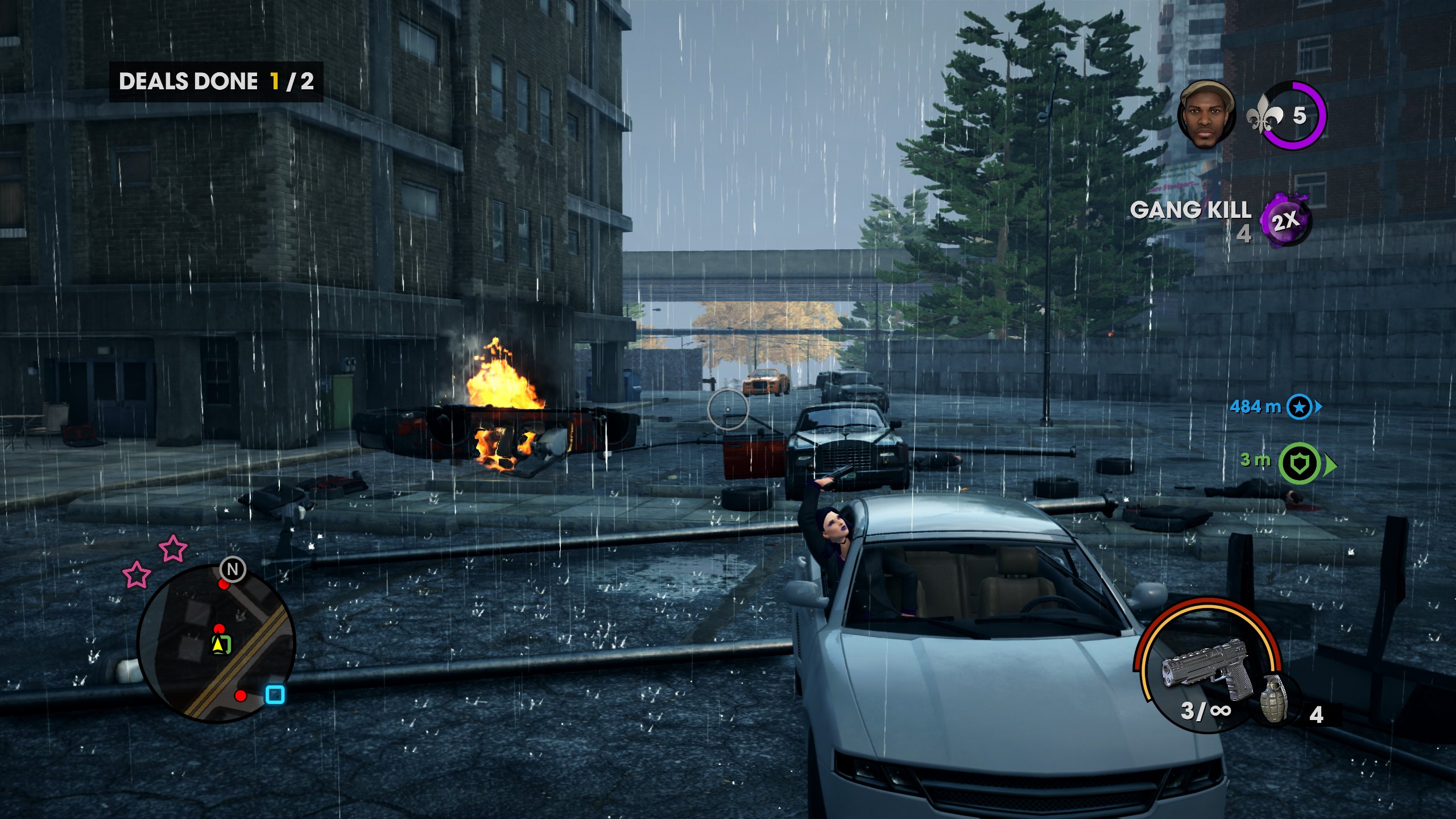Click the cyan square minimap marker
This screenshot has height=819, width=1456.
(x=275, y=694)
